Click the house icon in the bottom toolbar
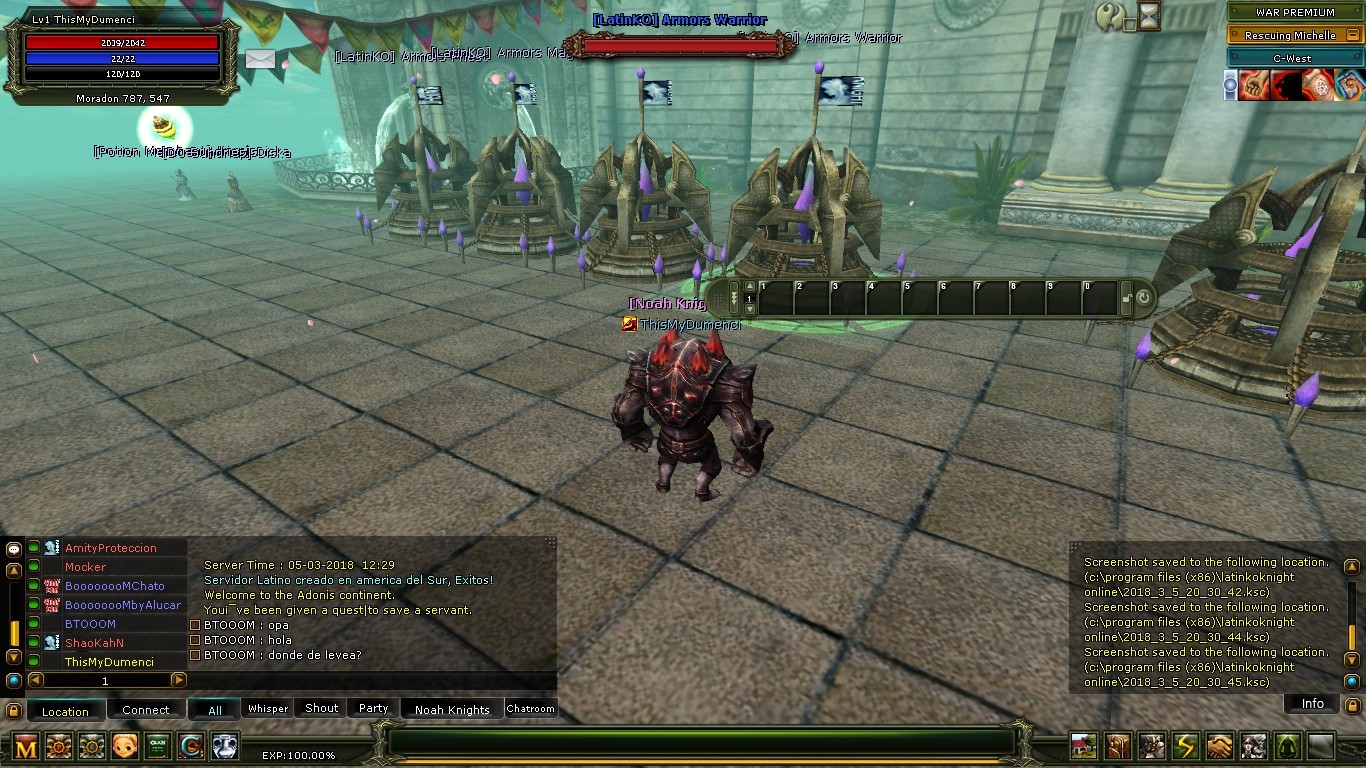 point(1084,747)
